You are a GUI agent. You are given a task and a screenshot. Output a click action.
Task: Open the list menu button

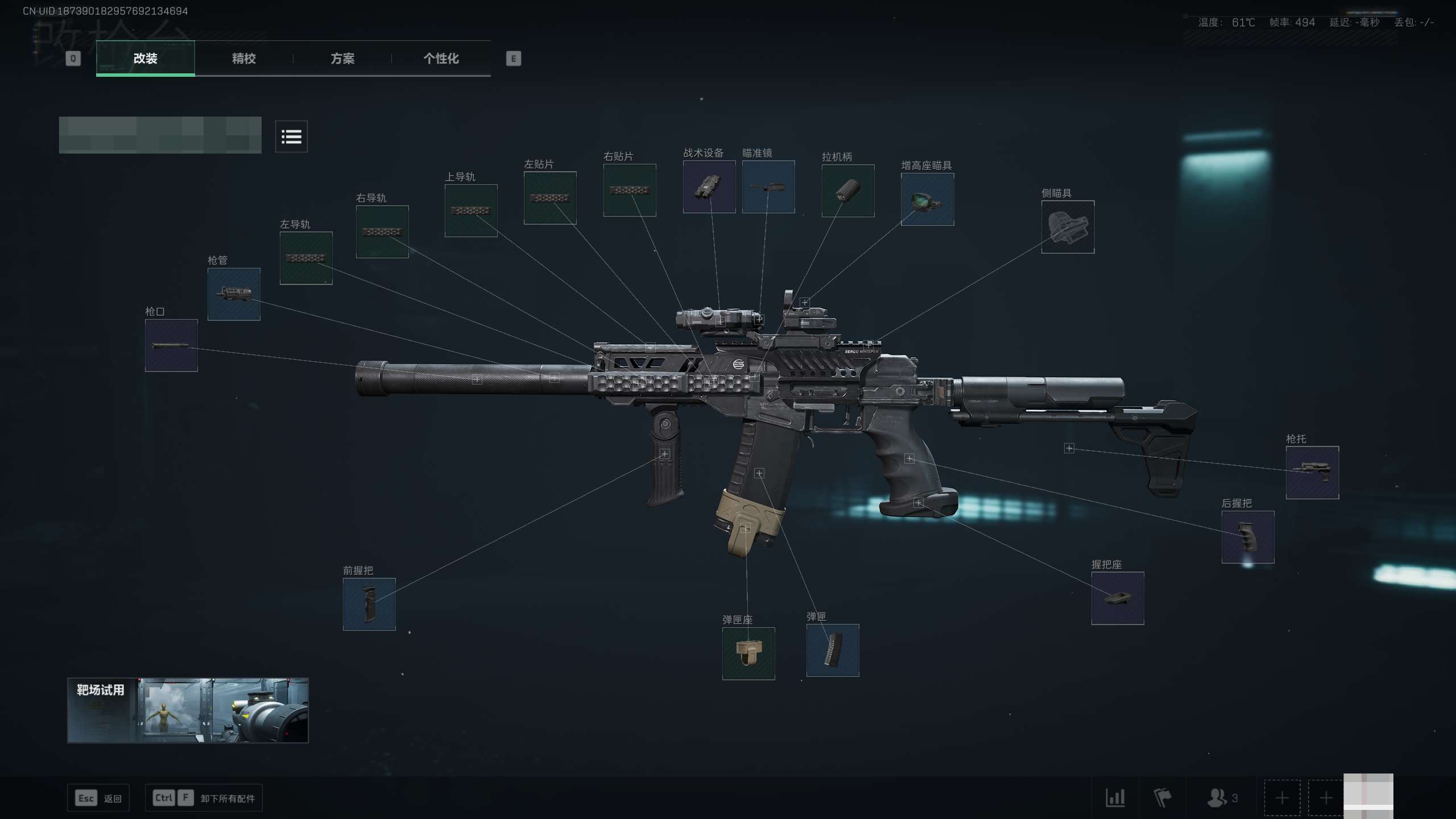pyautogui.click(x=291, y=136)
